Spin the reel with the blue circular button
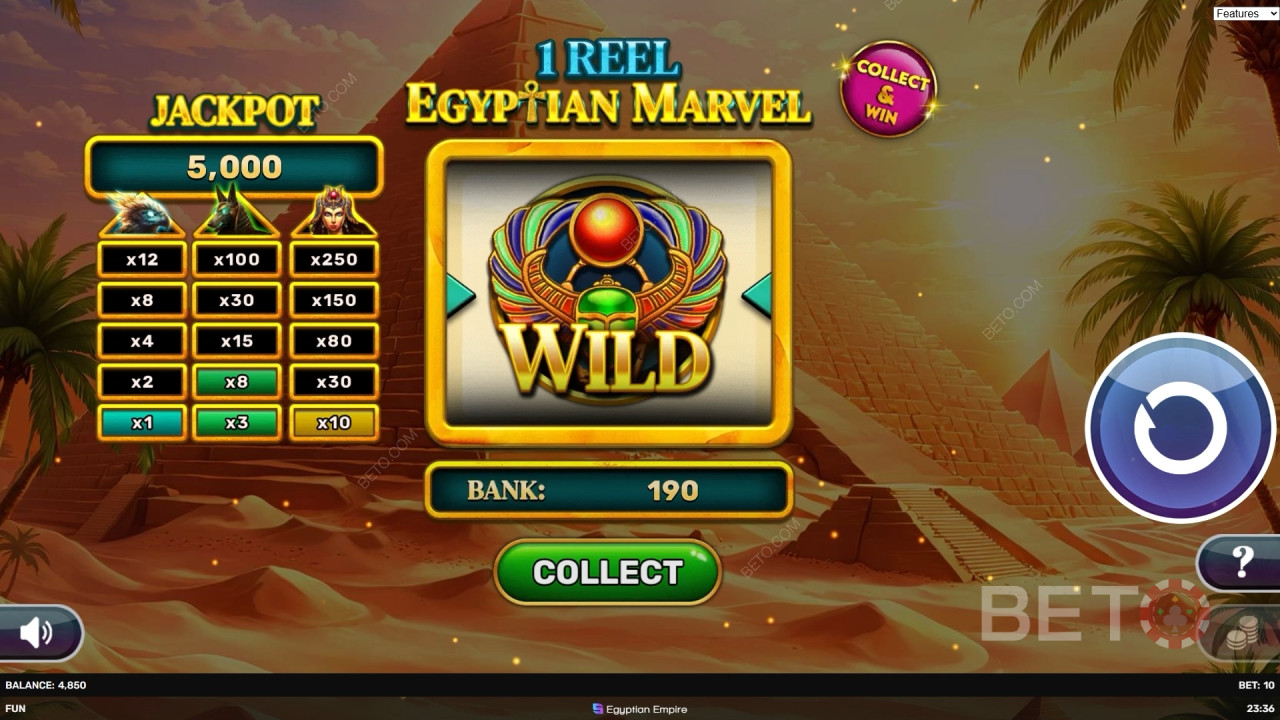 (1180, 427)
